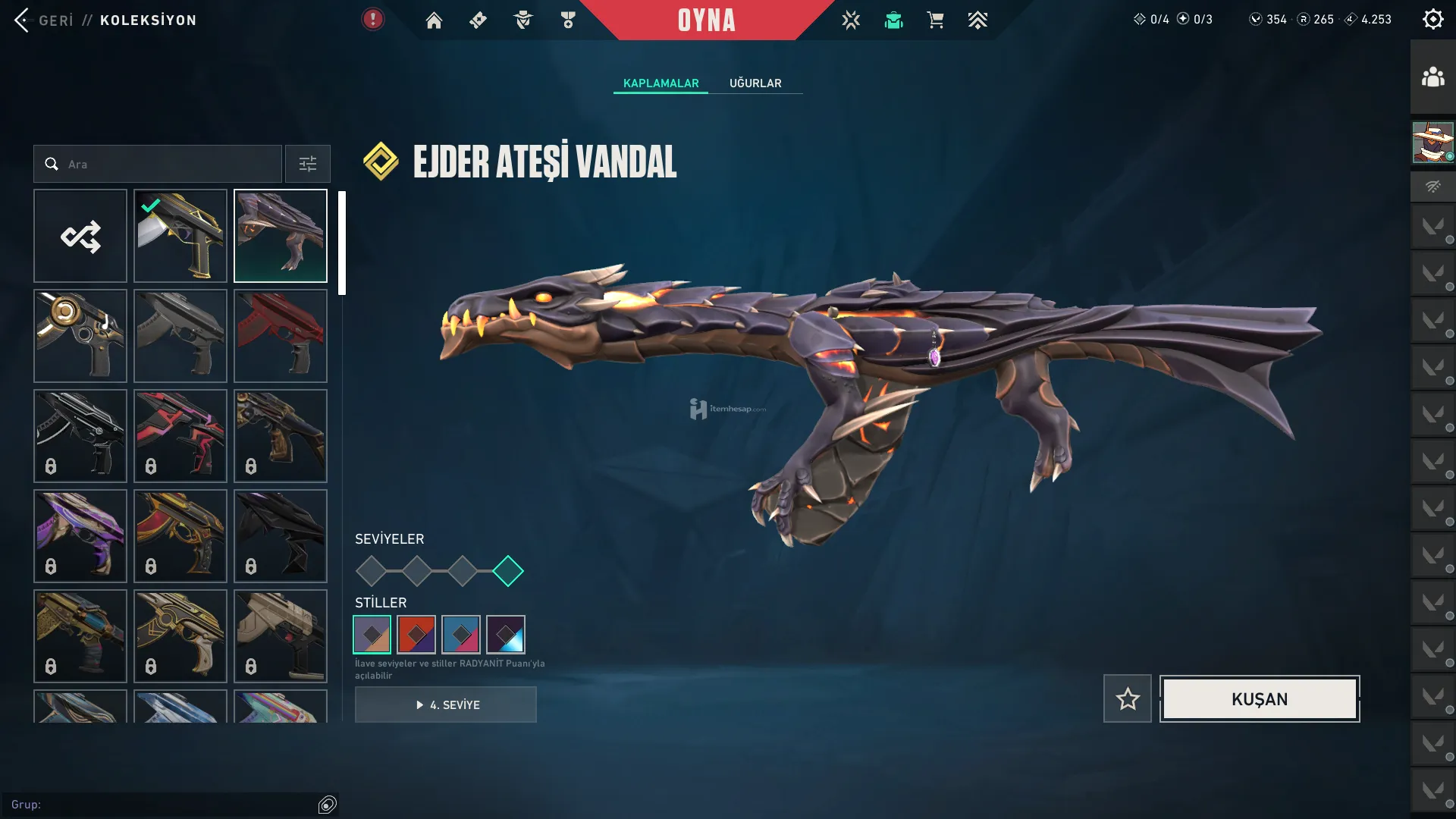Screen dimensions: 1456x819
Task: Choose the blue and pink style swatch
Action: click(x=461, y=635)
